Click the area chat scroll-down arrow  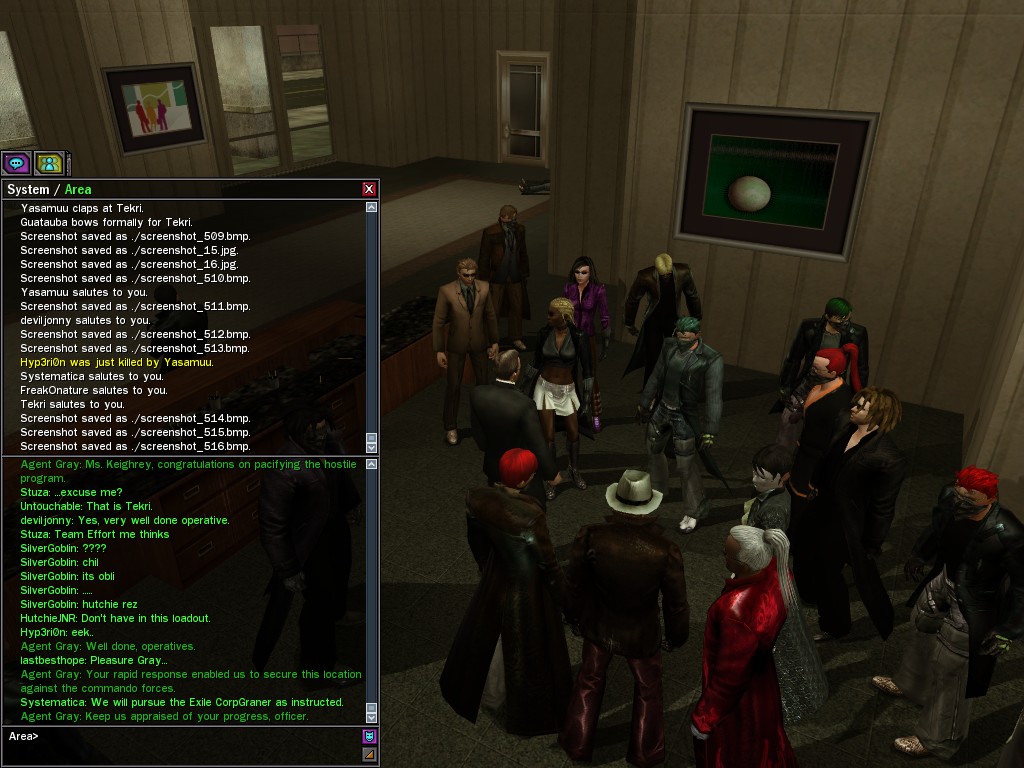point(372,716)
